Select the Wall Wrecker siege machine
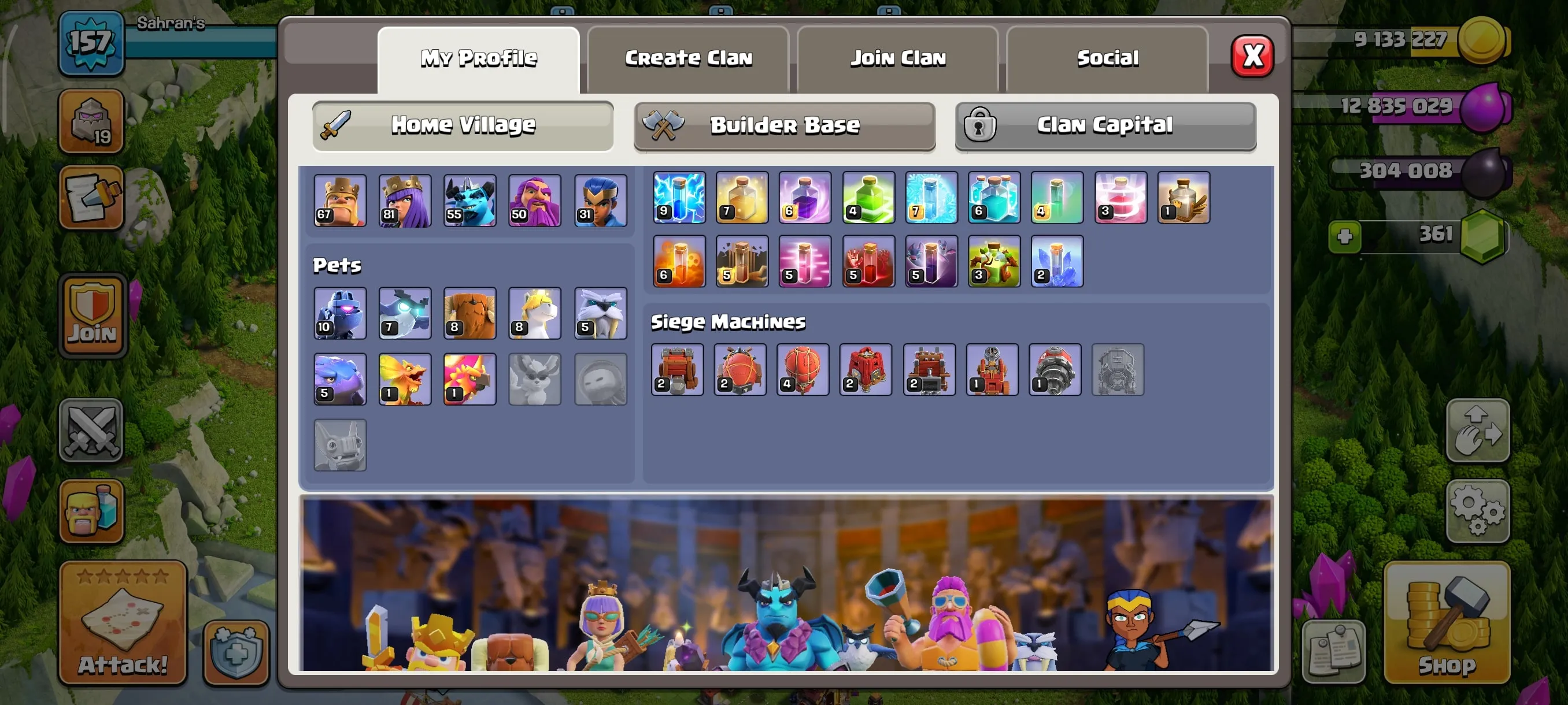This screenshot has width=1568, height=705. (x=678, y=370)
